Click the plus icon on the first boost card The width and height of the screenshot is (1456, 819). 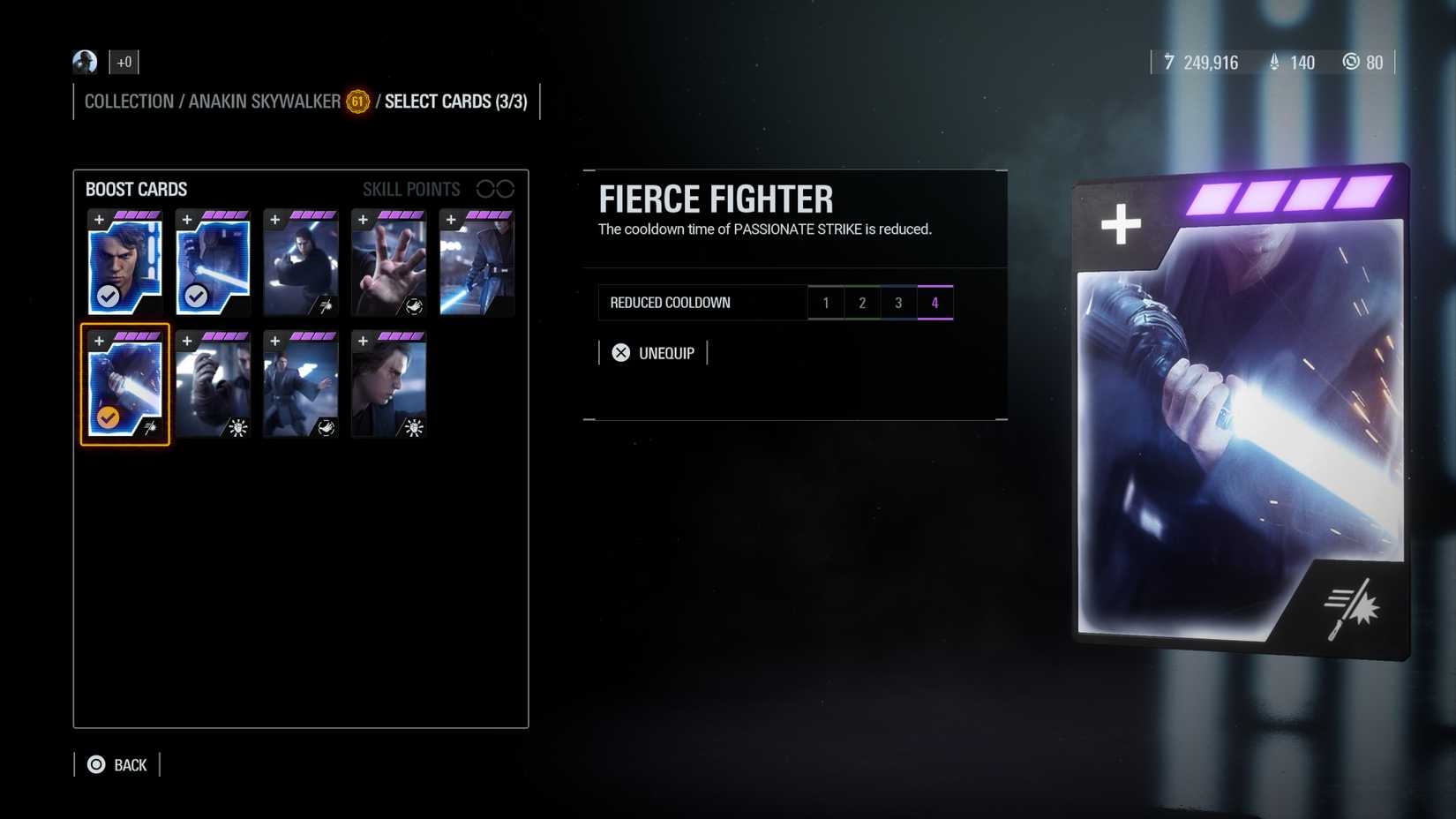click(98, 217)
